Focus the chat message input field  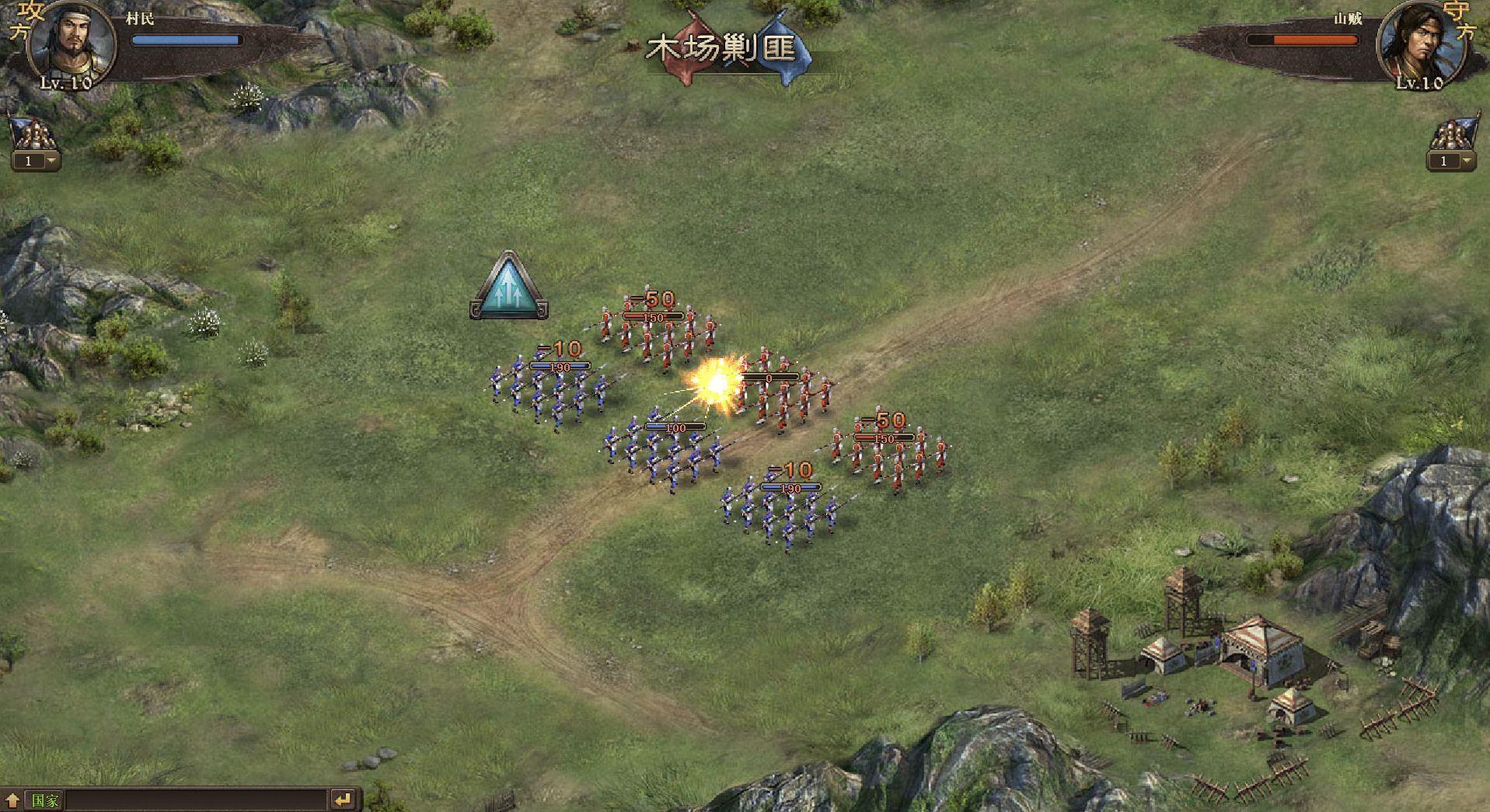point(196,800)
